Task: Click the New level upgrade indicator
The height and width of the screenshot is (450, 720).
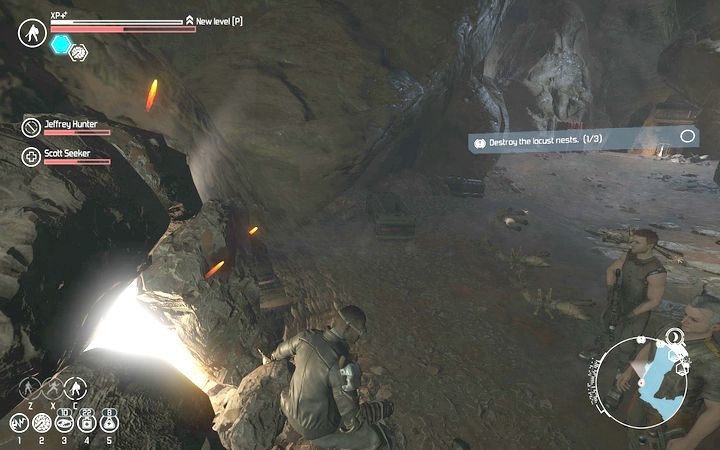Action: (x=214, y=20)
